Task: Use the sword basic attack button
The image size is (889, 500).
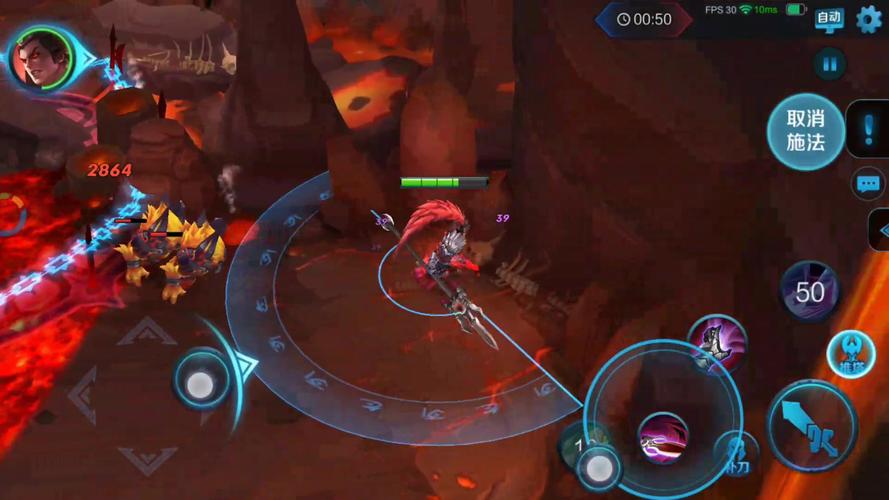Action: point(812,427)
